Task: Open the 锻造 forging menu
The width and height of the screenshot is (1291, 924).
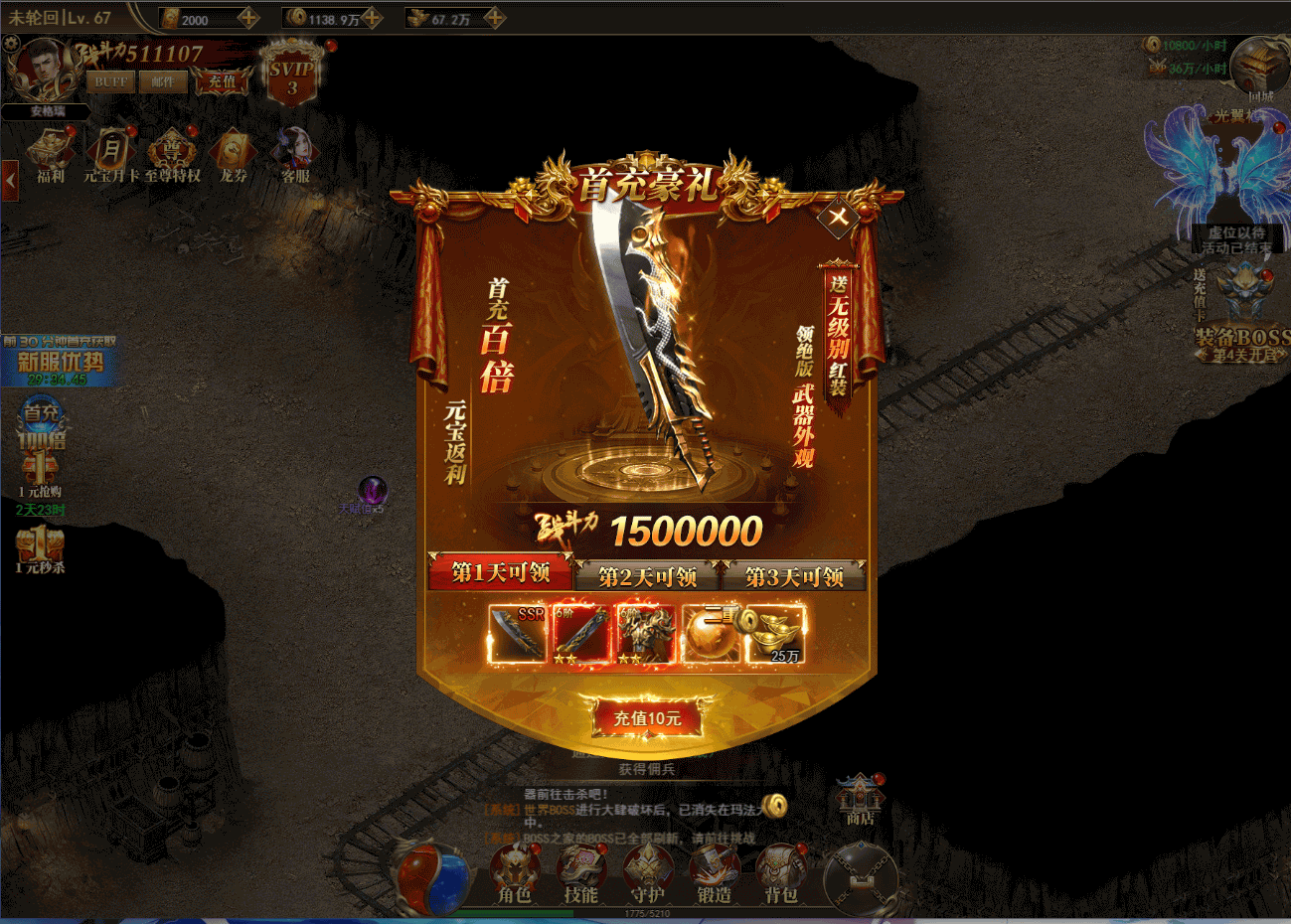Action: click(x=714, y=876)
